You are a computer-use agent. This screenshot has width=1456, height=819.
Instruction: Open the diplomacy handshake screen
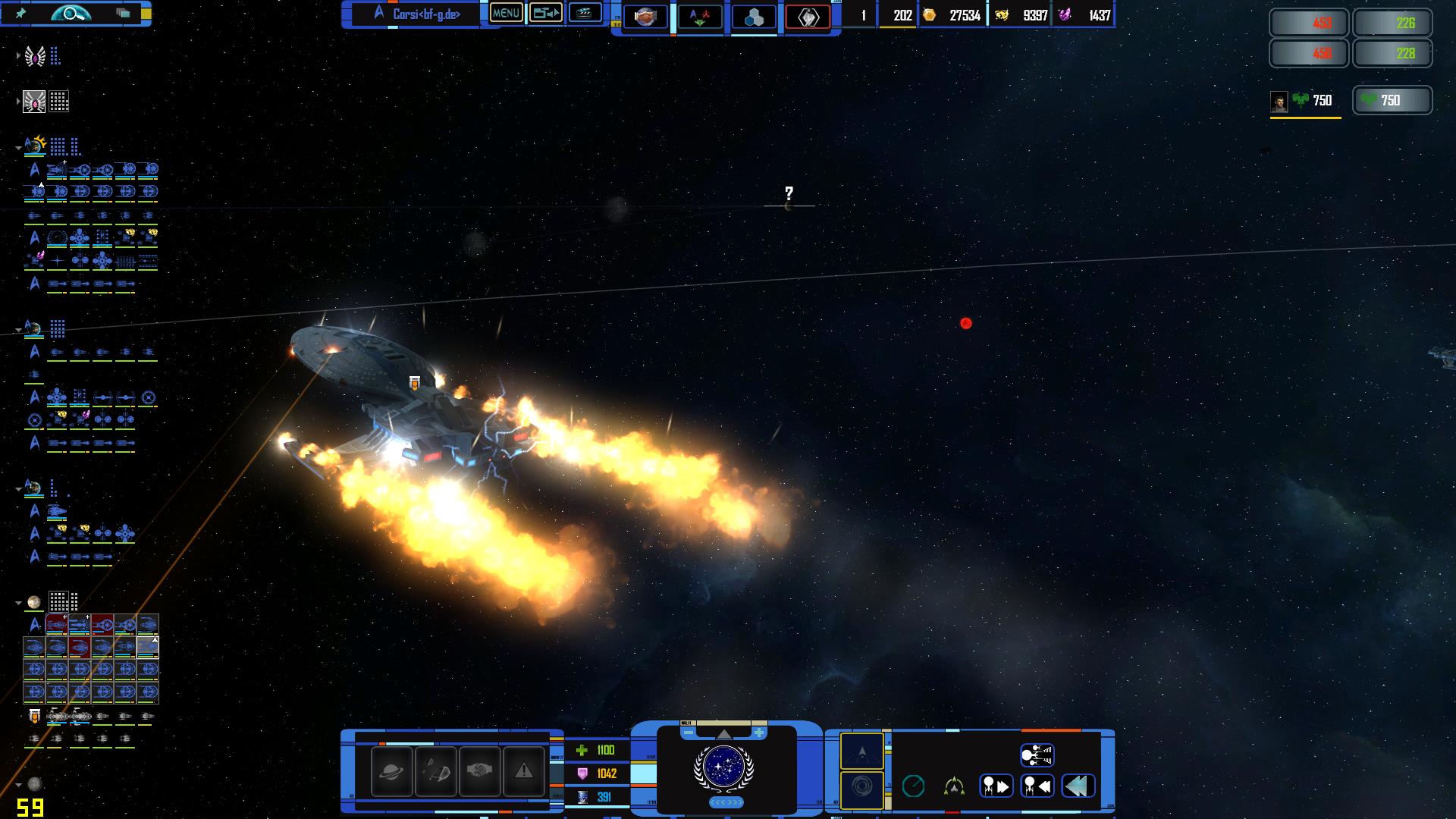[645, 17]
